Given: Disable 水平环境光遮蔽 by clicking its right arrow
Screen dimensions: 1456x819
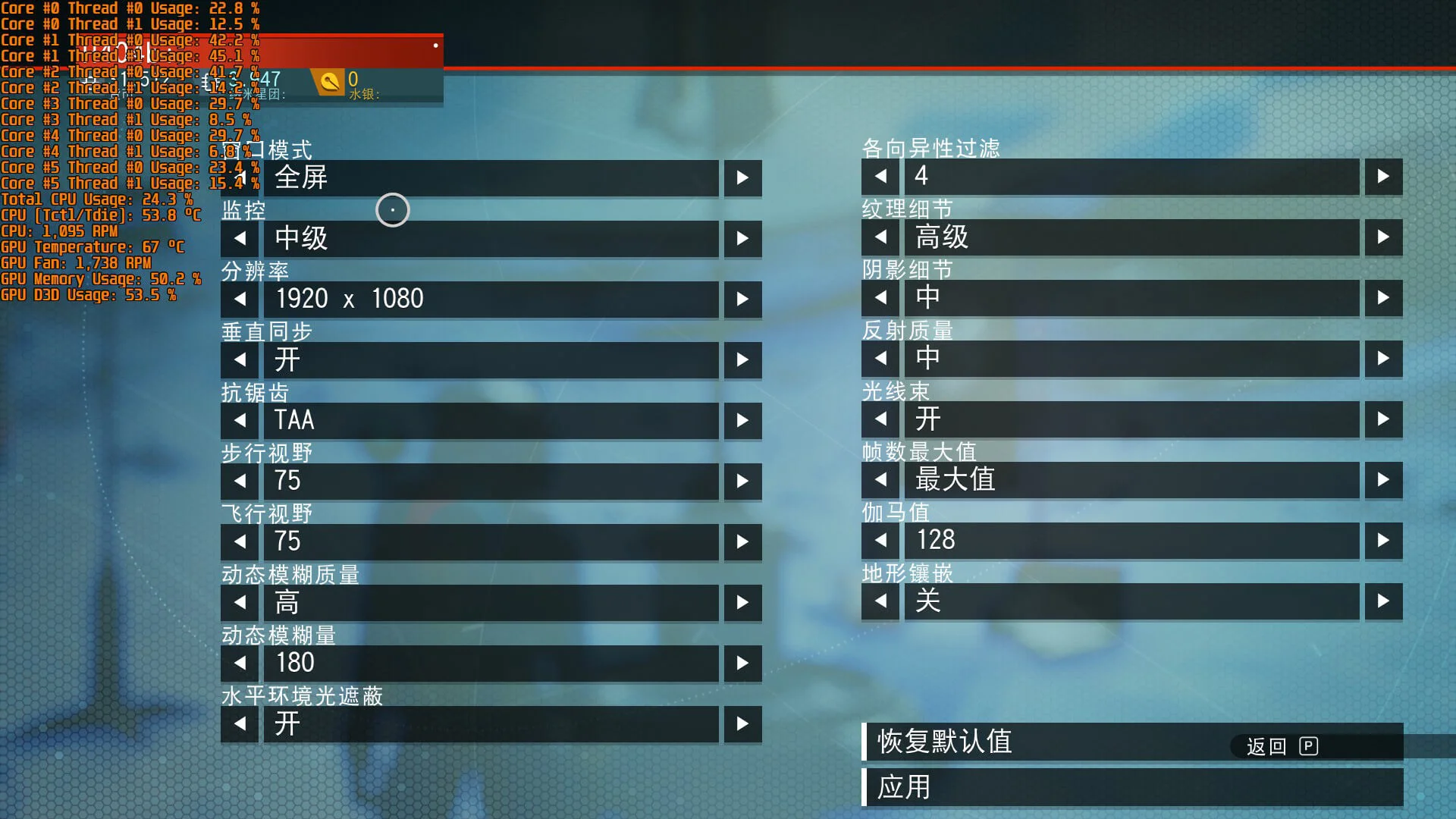Looking at the screenshot, I should [x=742, y=723].
